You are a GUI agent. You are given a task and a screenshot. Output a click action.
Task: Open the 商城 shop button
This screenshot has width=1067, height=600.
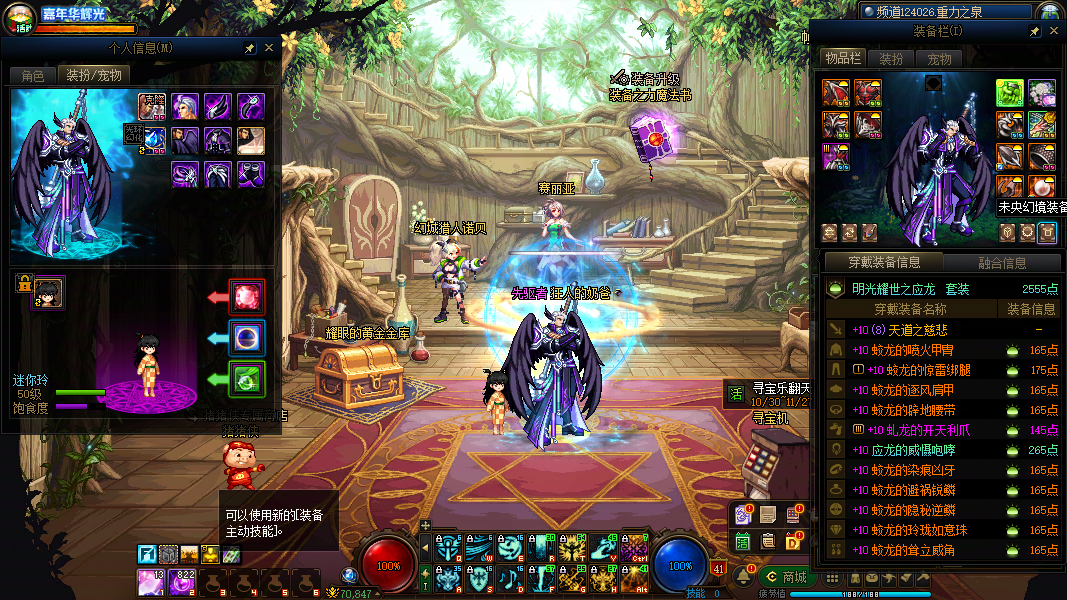tap(785, 577)
